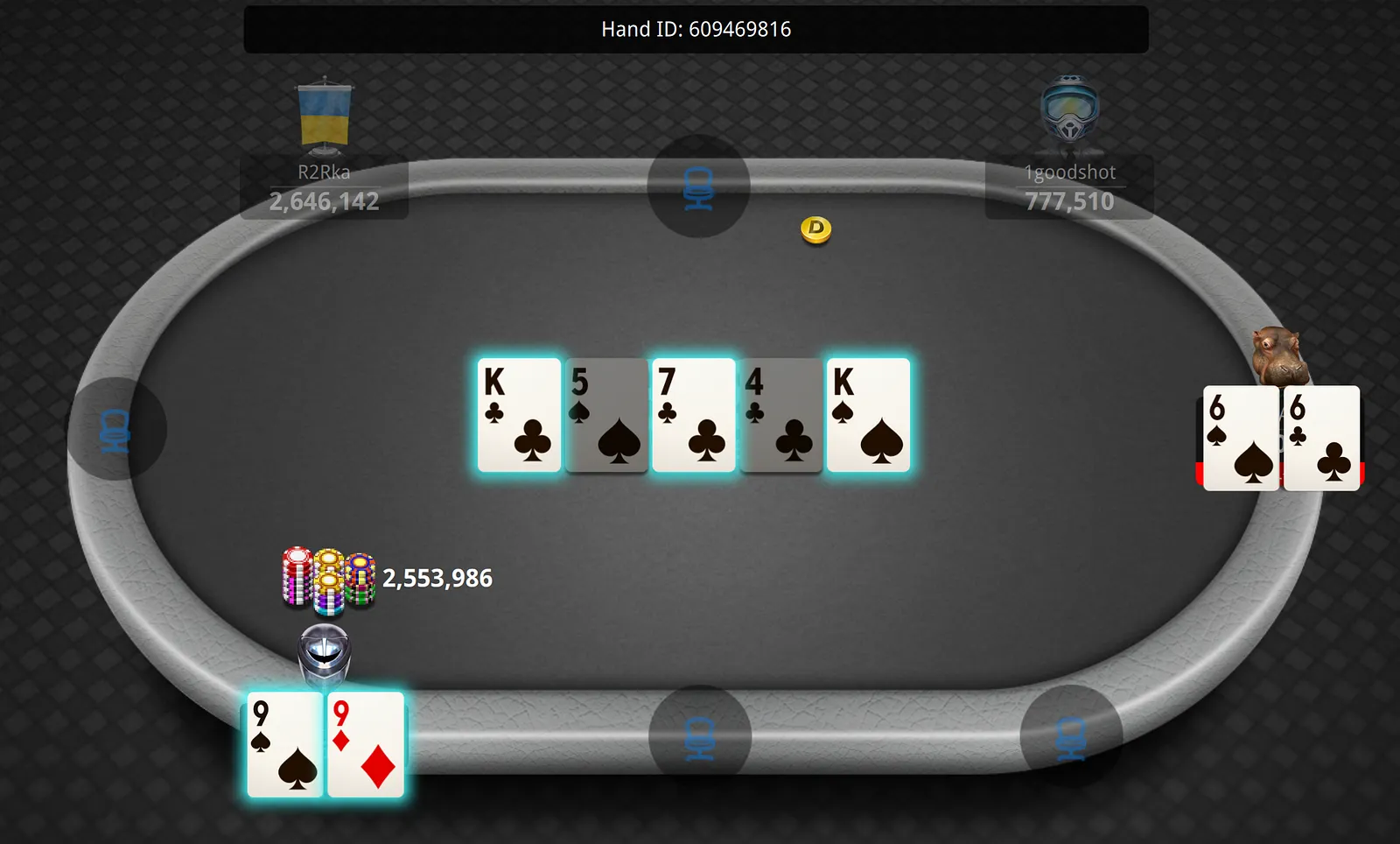Click the 2,553,986 chip stack
Image resolution: width=1400 pixels, height=844 pixels.
tap(328, 578)
